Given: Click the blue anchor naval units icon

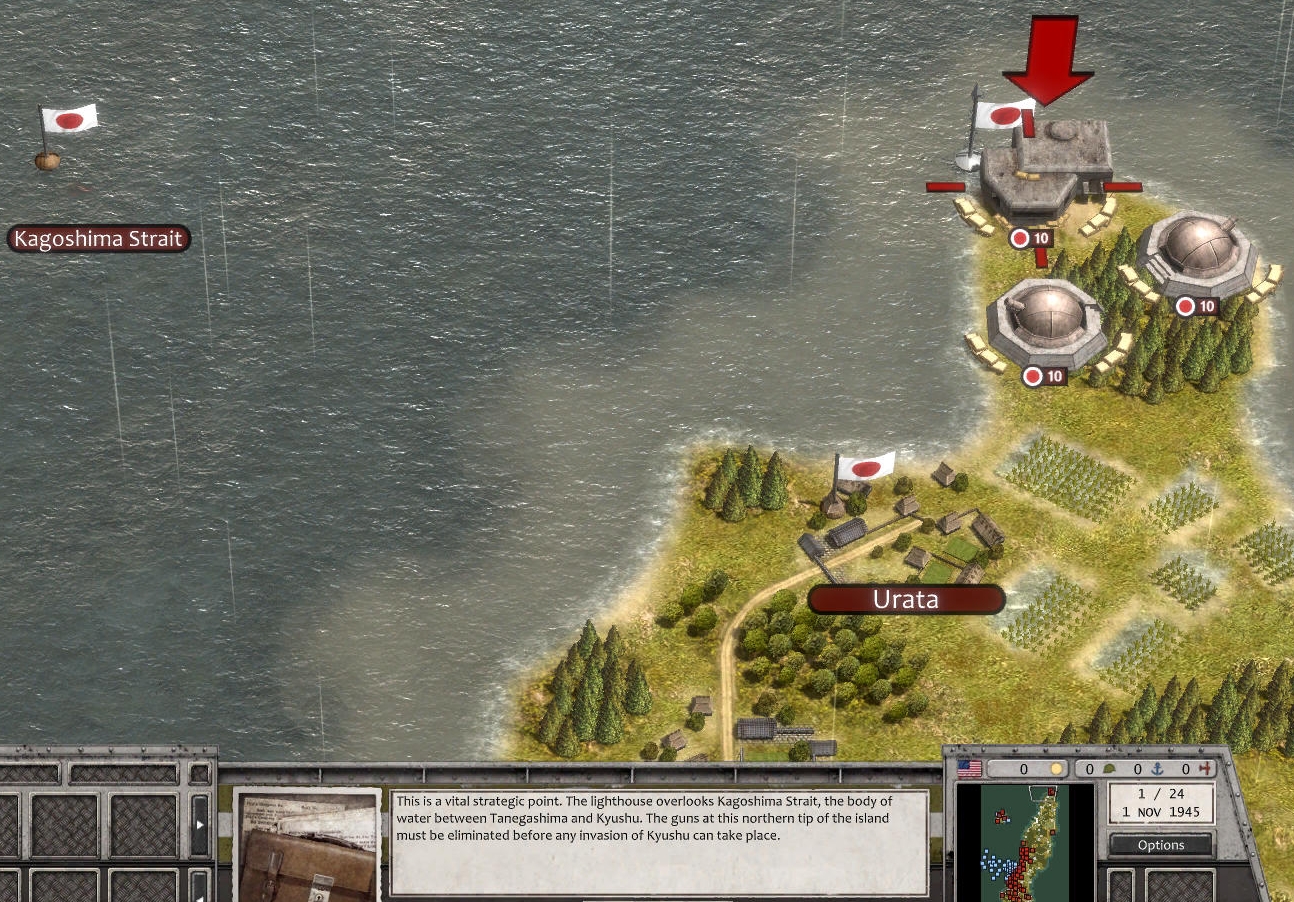Looking at the screenshot, I should click(x=1159, y=768).
